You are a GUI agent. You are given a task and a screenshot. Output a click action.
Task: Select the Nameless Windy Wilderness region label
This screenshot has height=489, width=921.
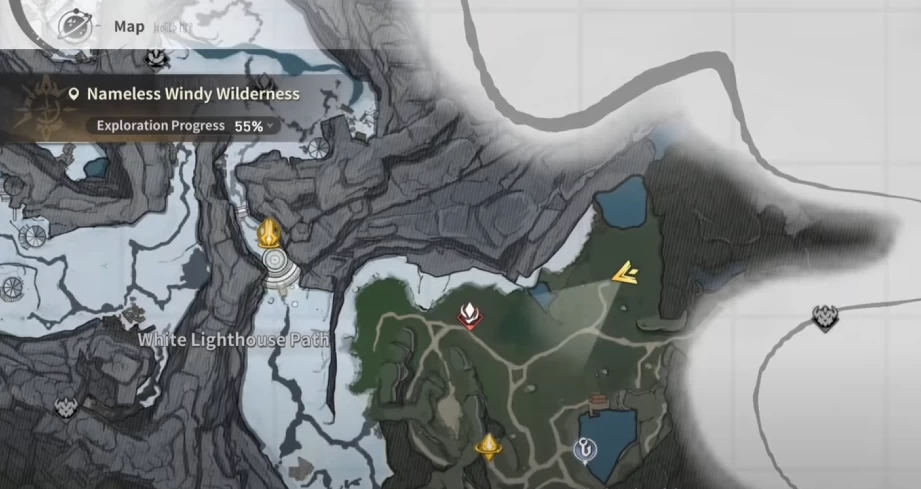[192, 94]
